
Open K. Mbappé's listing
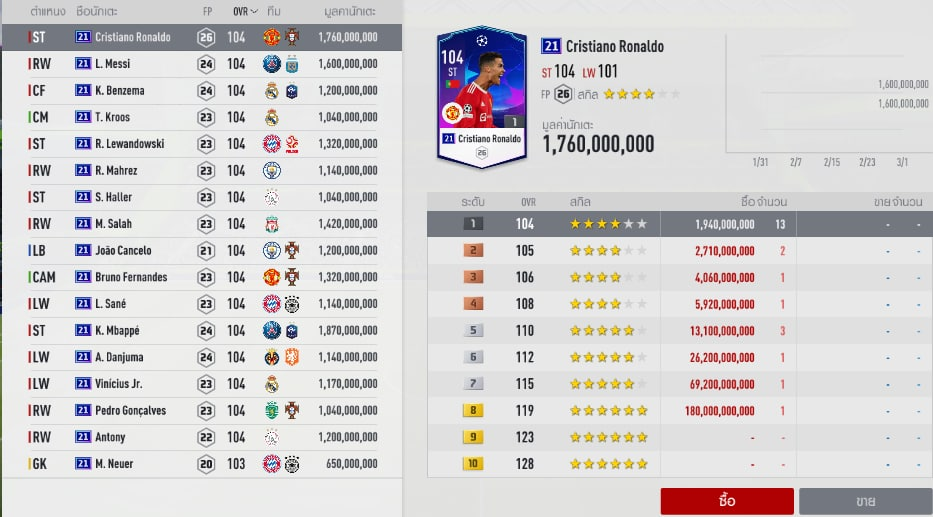tap(200, 330)
